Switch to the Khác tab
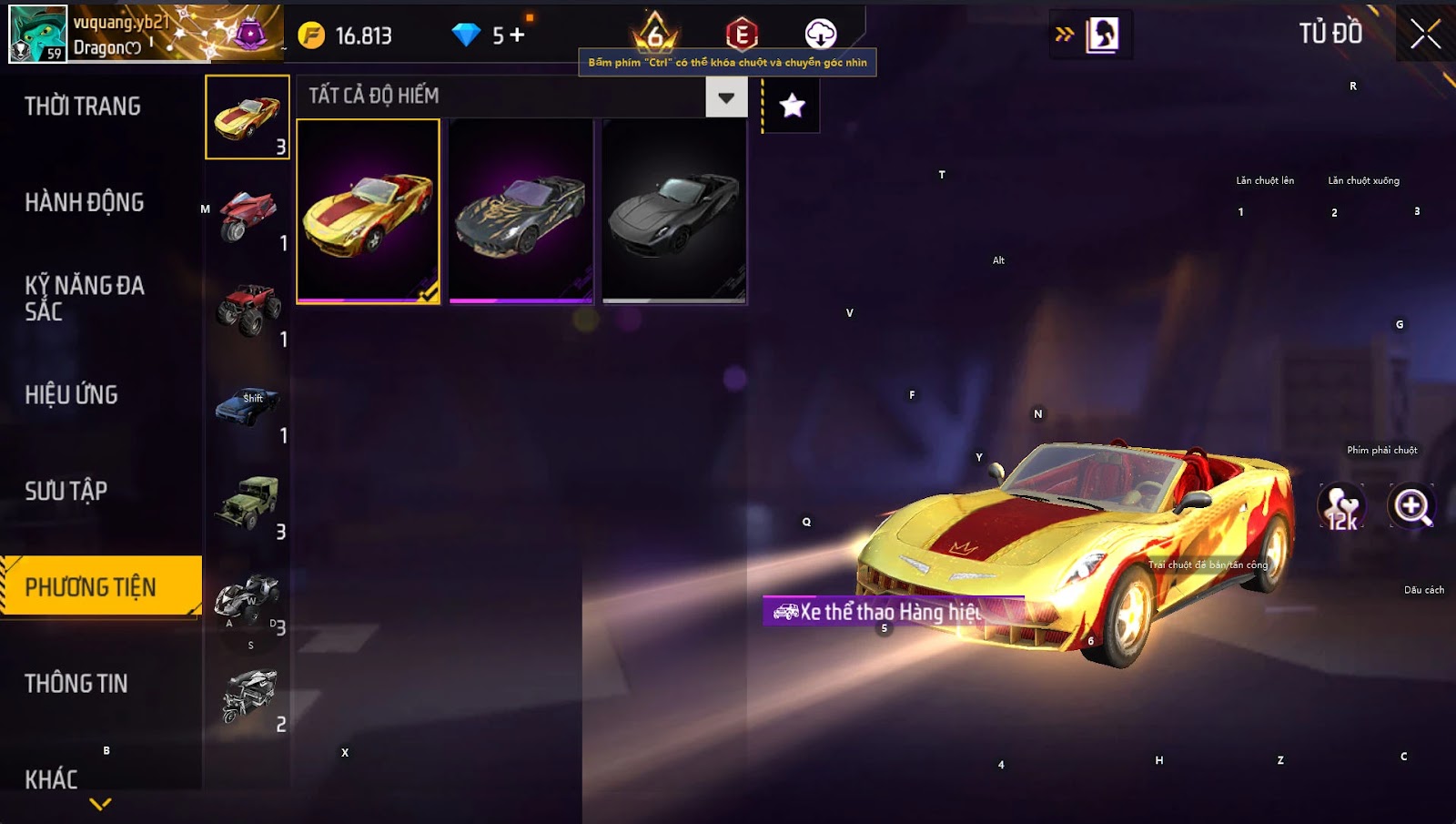The width and height of the screenshot is (1456, 824). 52,779
